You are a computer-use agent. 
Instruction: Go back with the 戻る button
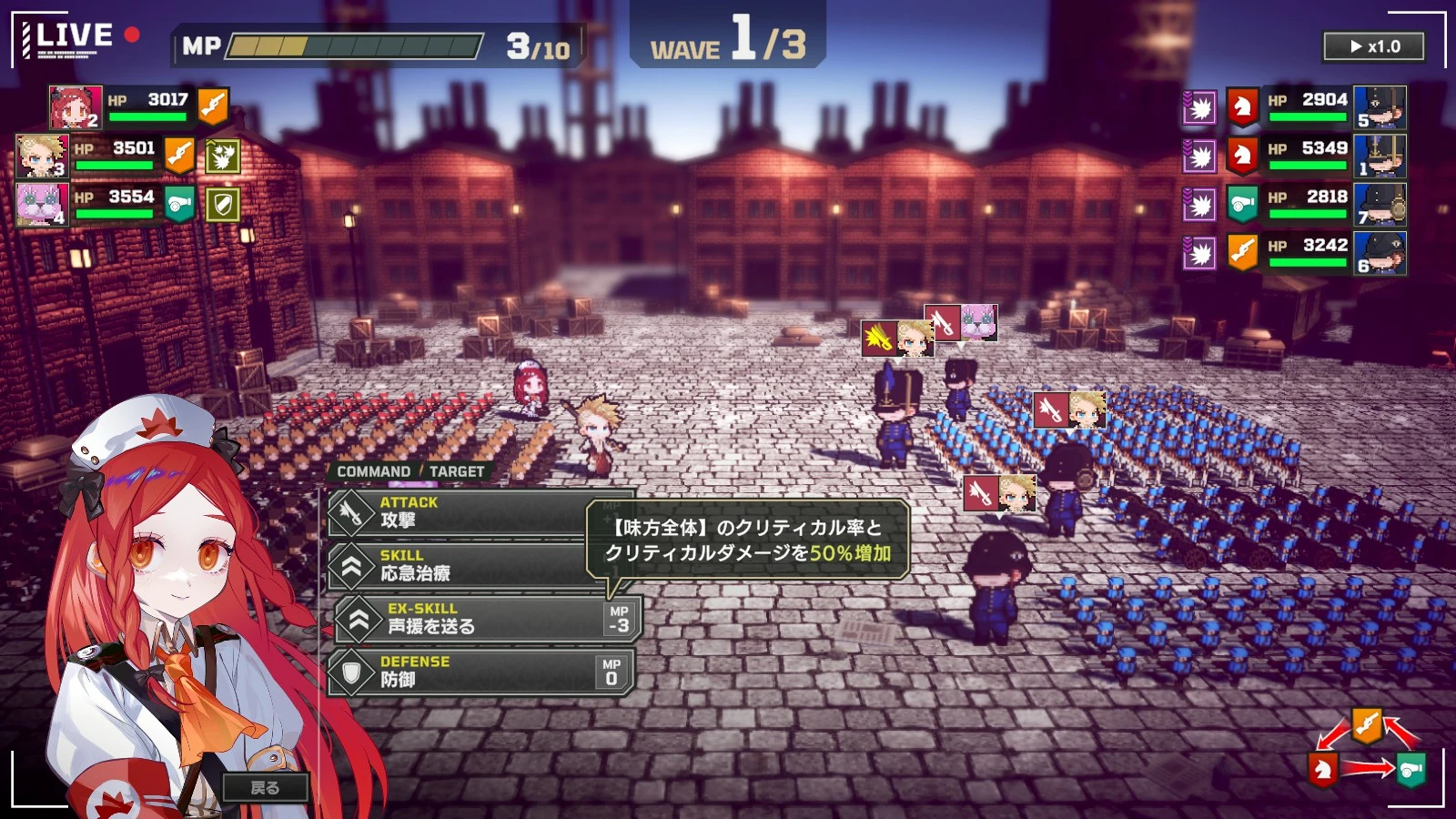[265, 788]
